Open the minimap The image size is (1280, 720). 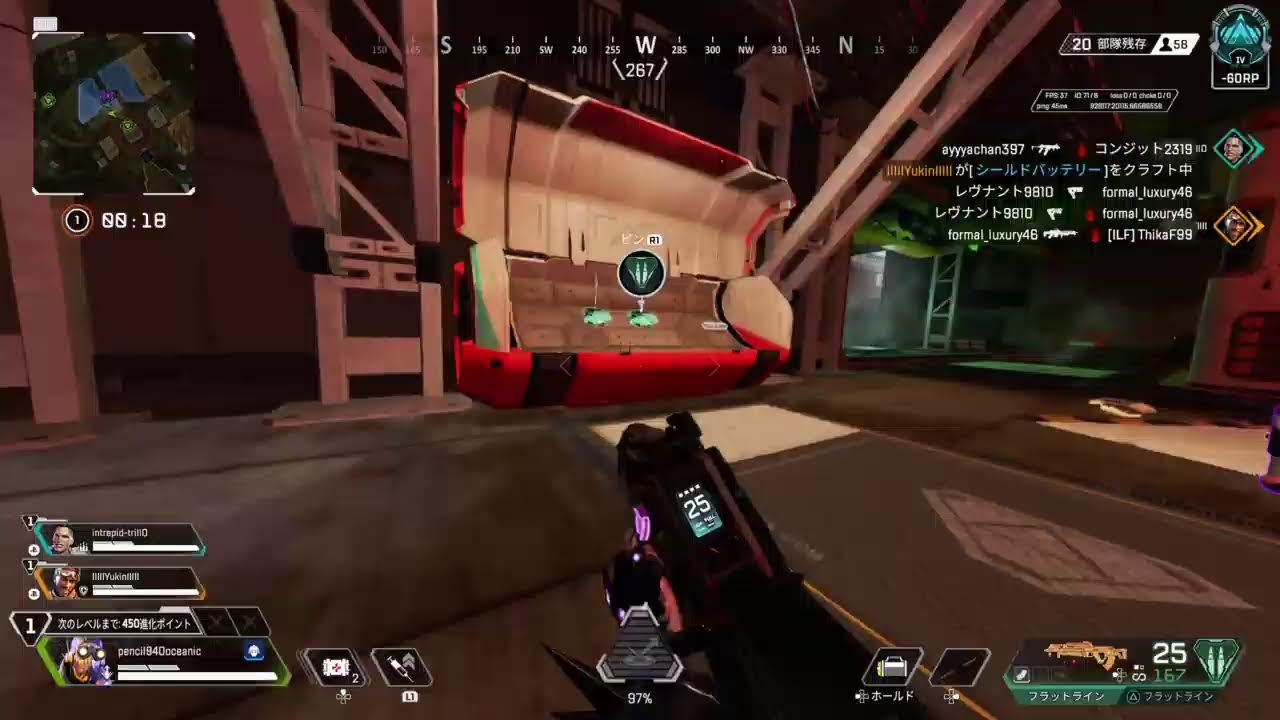(113, 113)
